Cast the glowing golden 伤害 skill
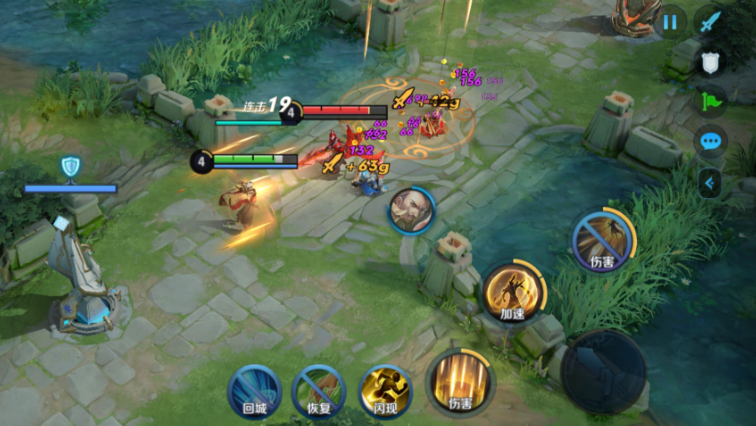 click(x=459, y=381)
